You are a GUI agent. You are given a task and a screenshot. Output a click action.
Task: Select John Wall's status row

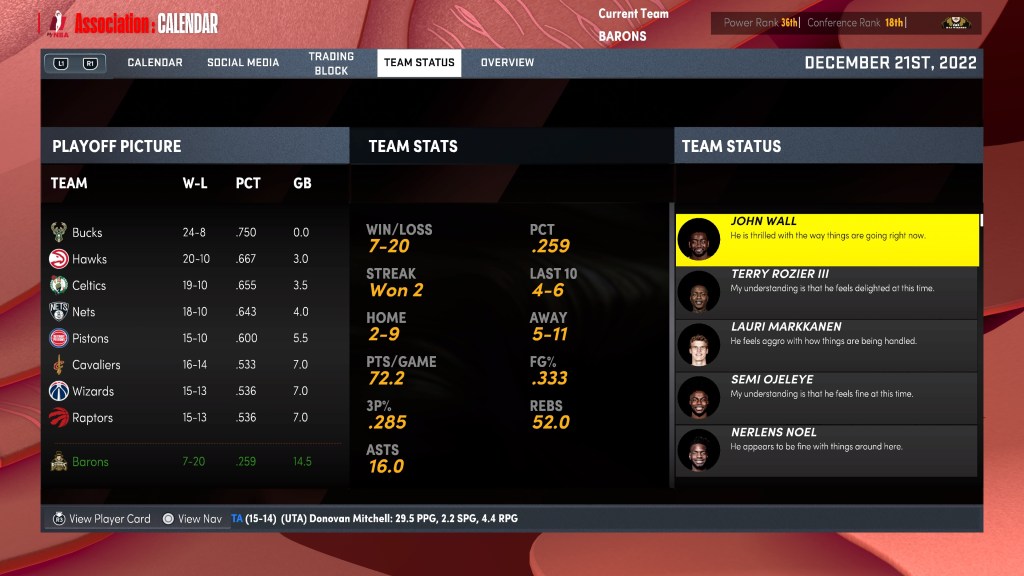pyautogui.click(x=827, y=240)
